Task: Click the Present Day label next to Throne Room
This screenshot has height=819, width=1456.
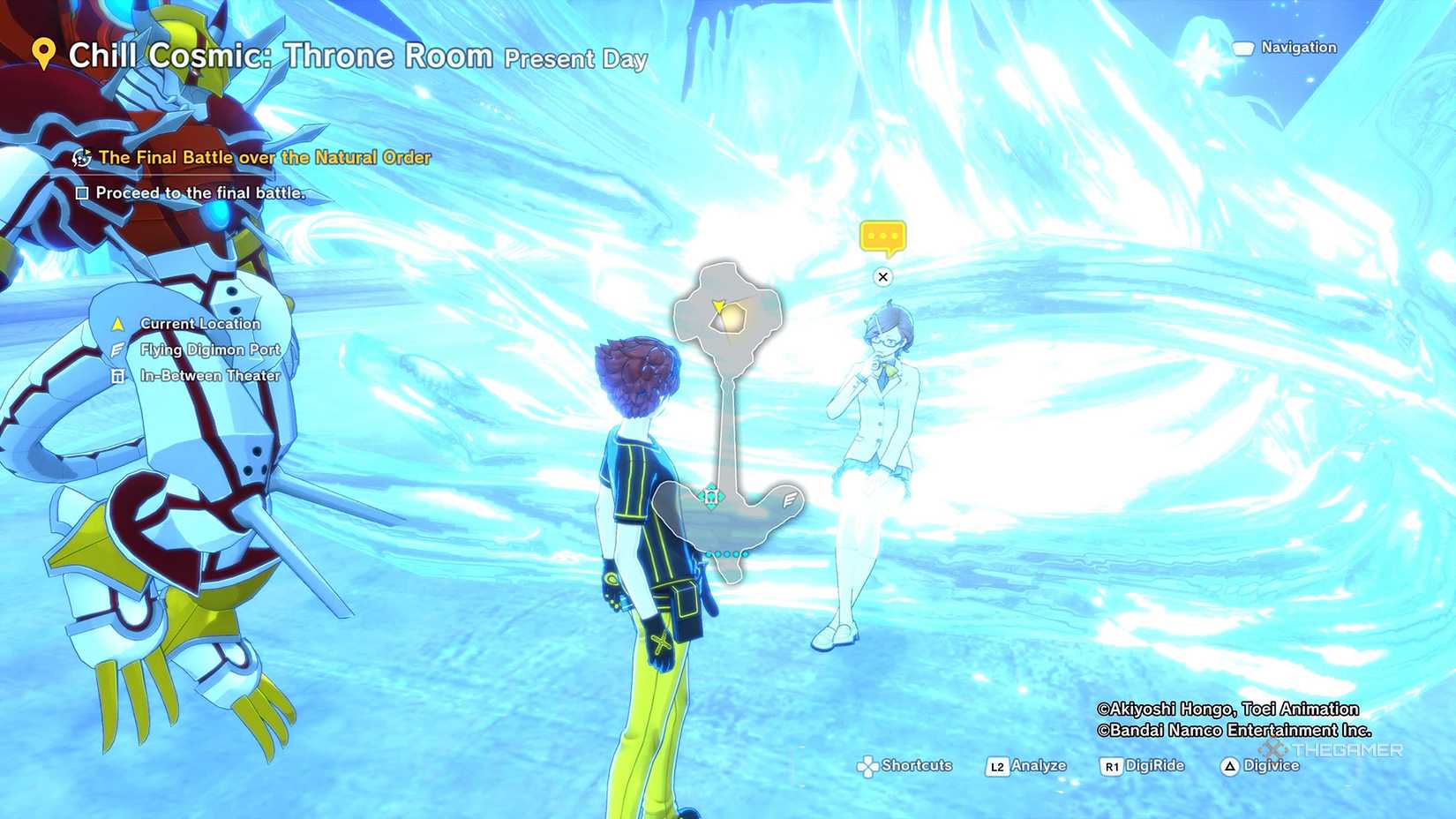Action: tap(574, 59)
